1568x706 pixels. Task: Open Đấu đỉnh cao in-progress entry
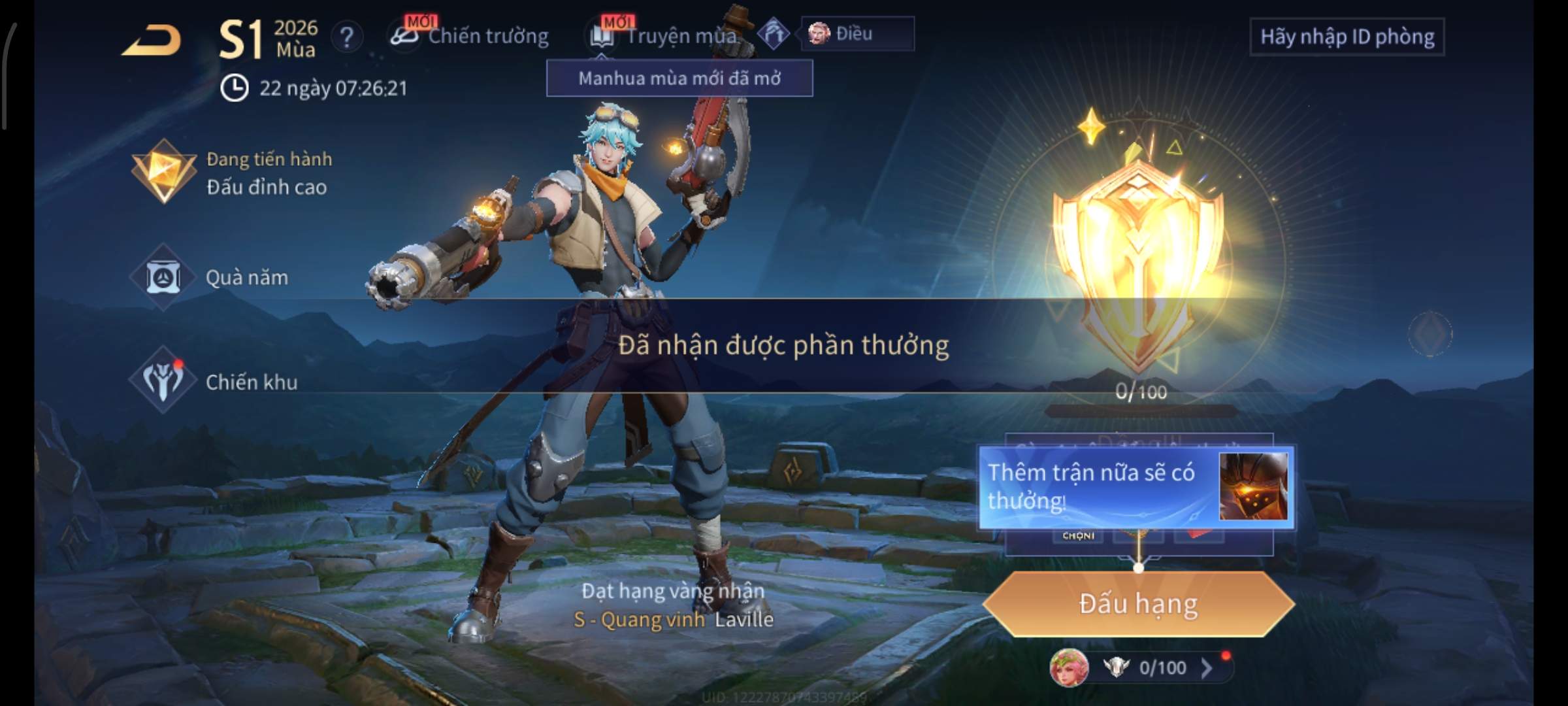pyautogui.click(x=235, y=173)
